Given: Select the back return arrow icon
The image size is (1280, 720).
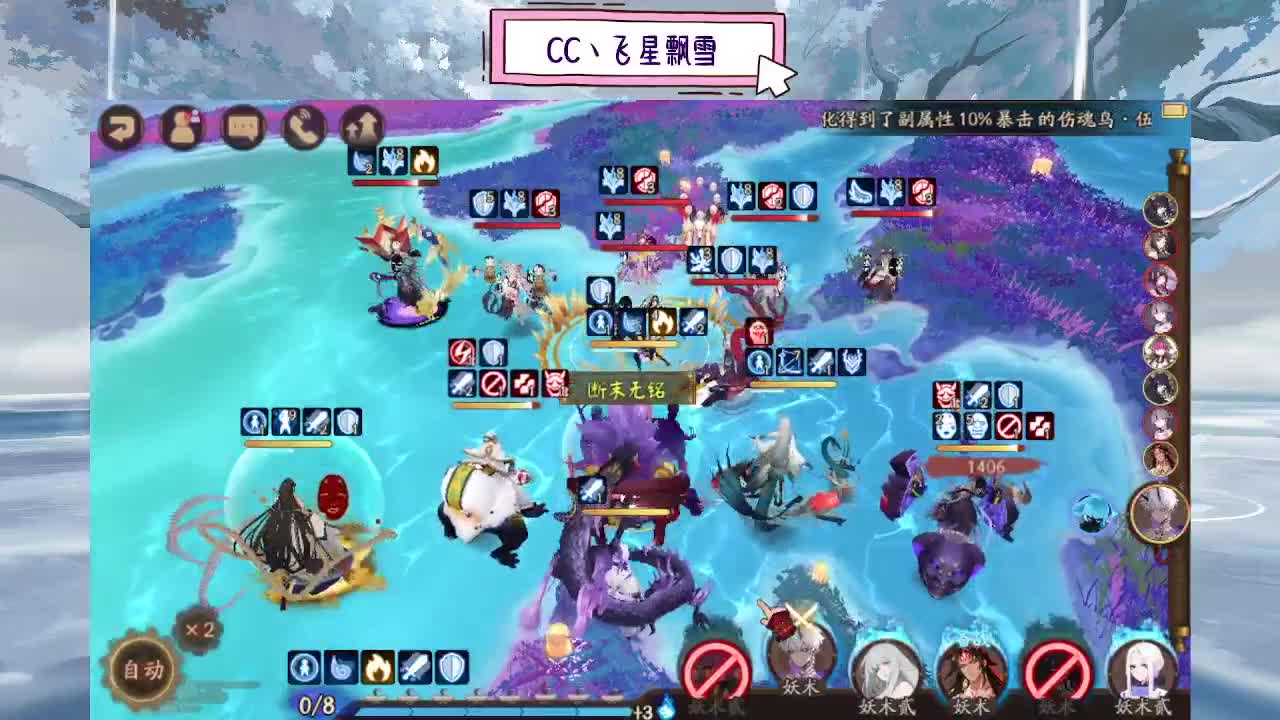Looking at the screenshot, I should 122,127.
